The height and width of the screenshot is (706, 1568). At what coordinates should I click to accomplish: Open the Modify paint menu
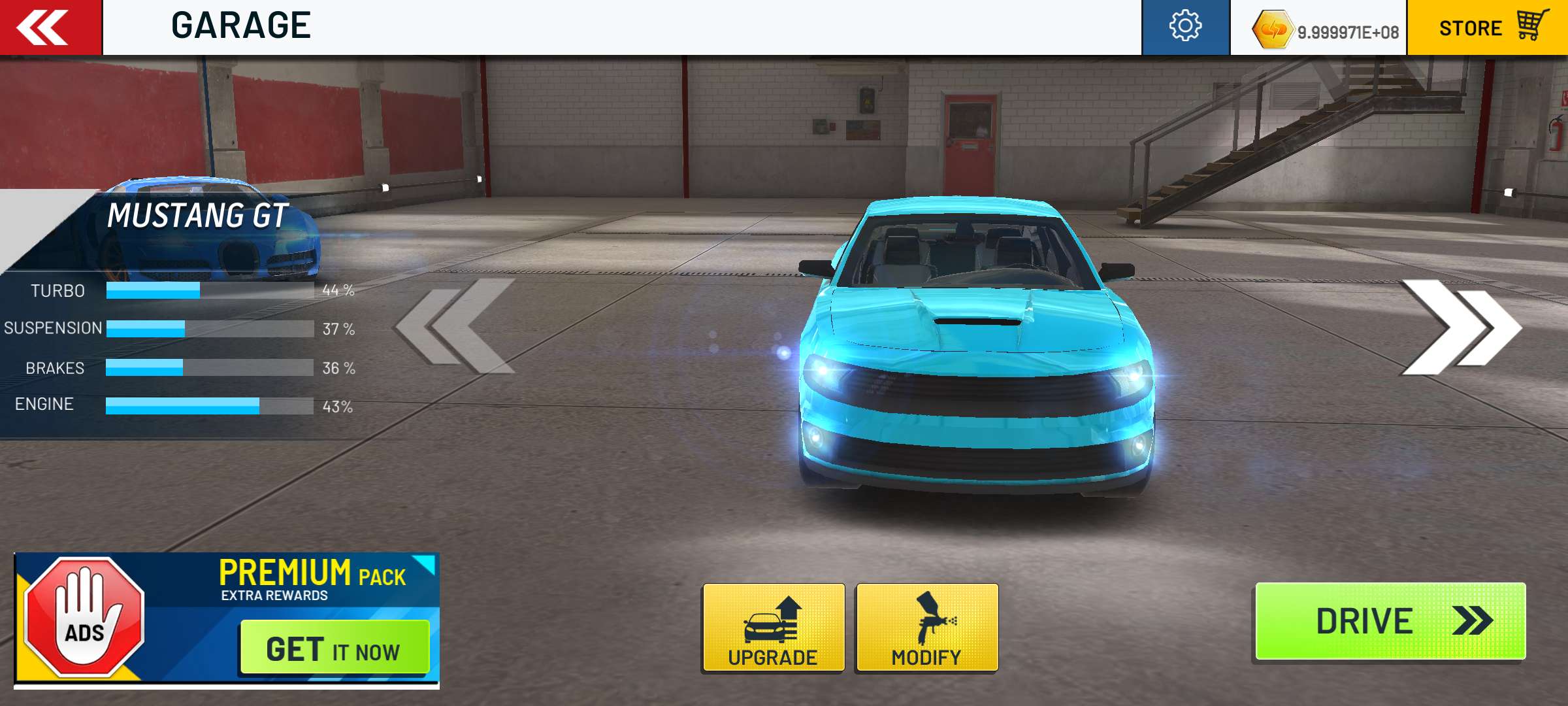[x=926, y=628]
